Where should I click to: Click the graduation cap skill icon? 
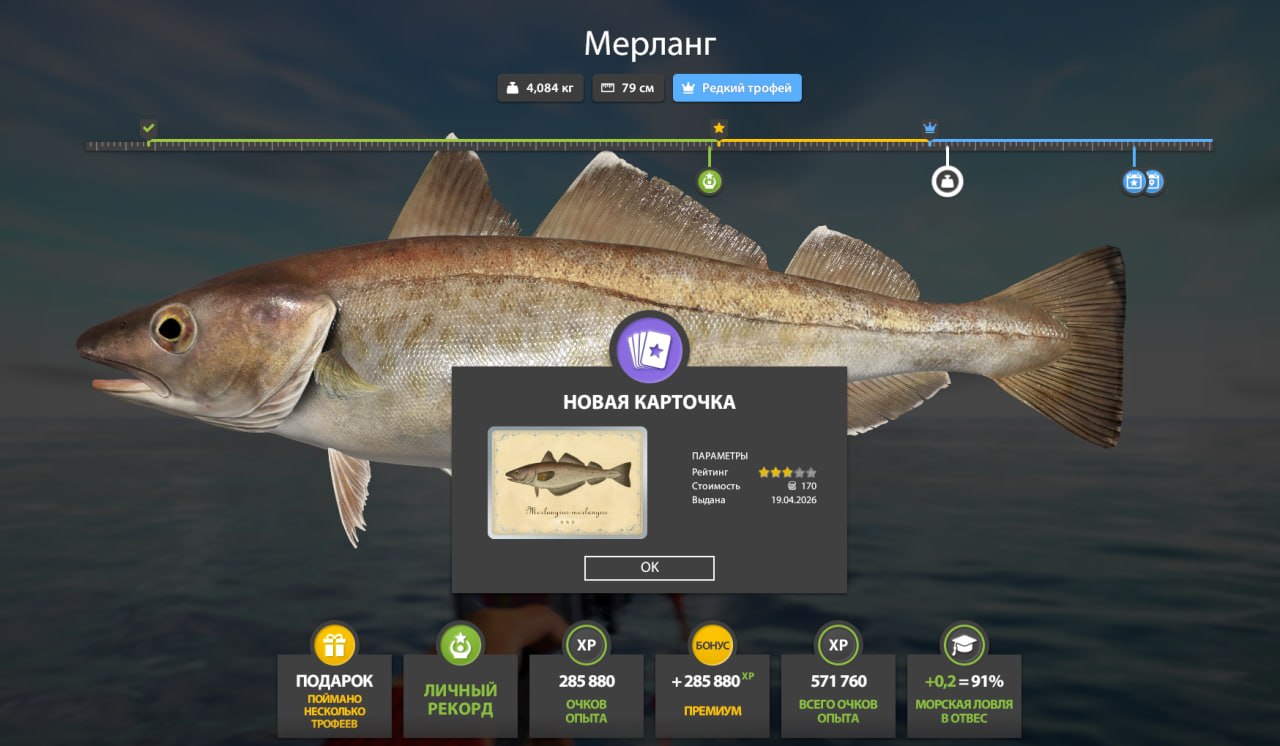point(963,645)
